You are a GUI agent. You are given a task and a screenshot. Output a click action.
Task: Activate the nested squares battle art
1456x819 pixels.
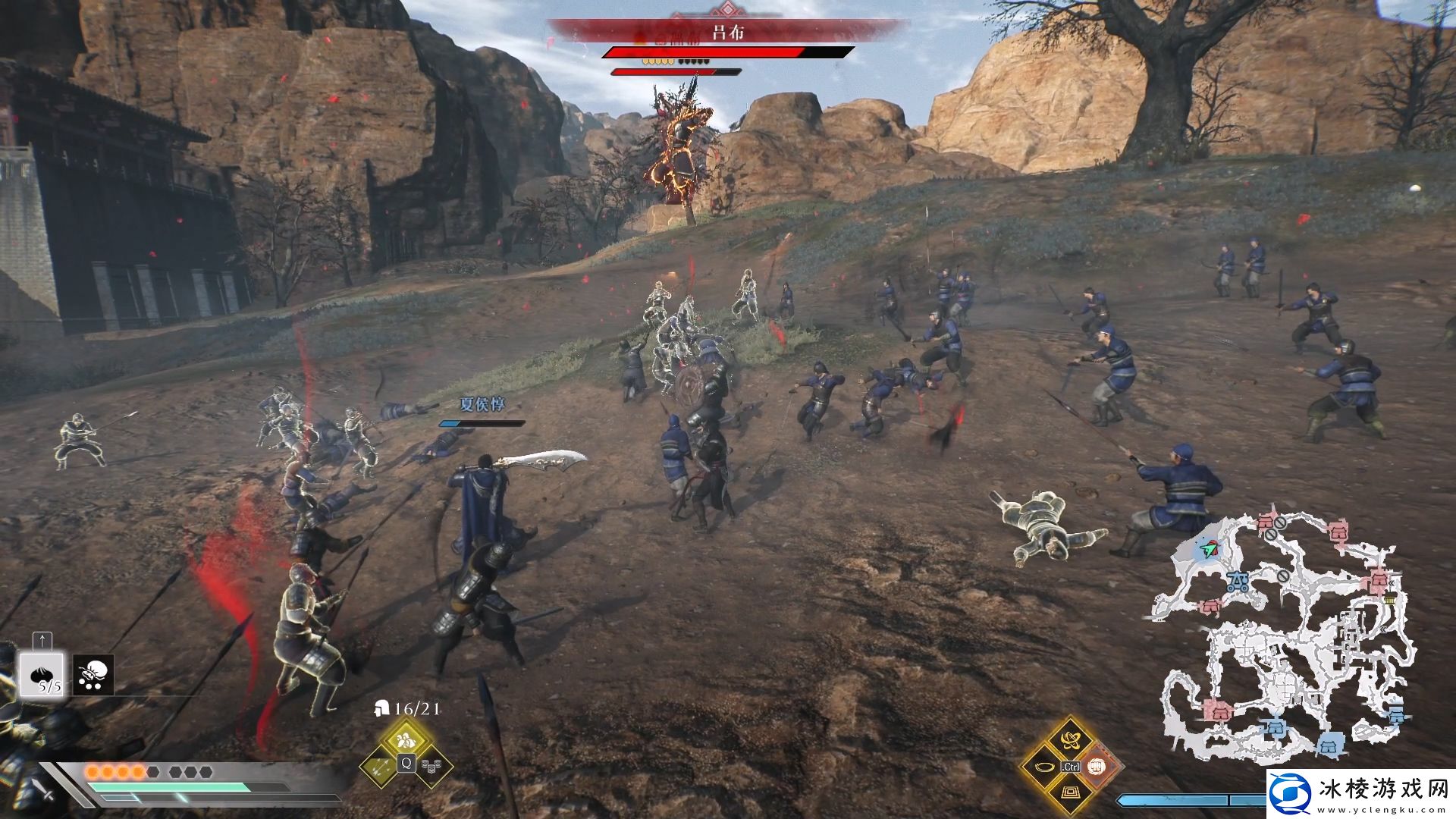[1070, 793]
